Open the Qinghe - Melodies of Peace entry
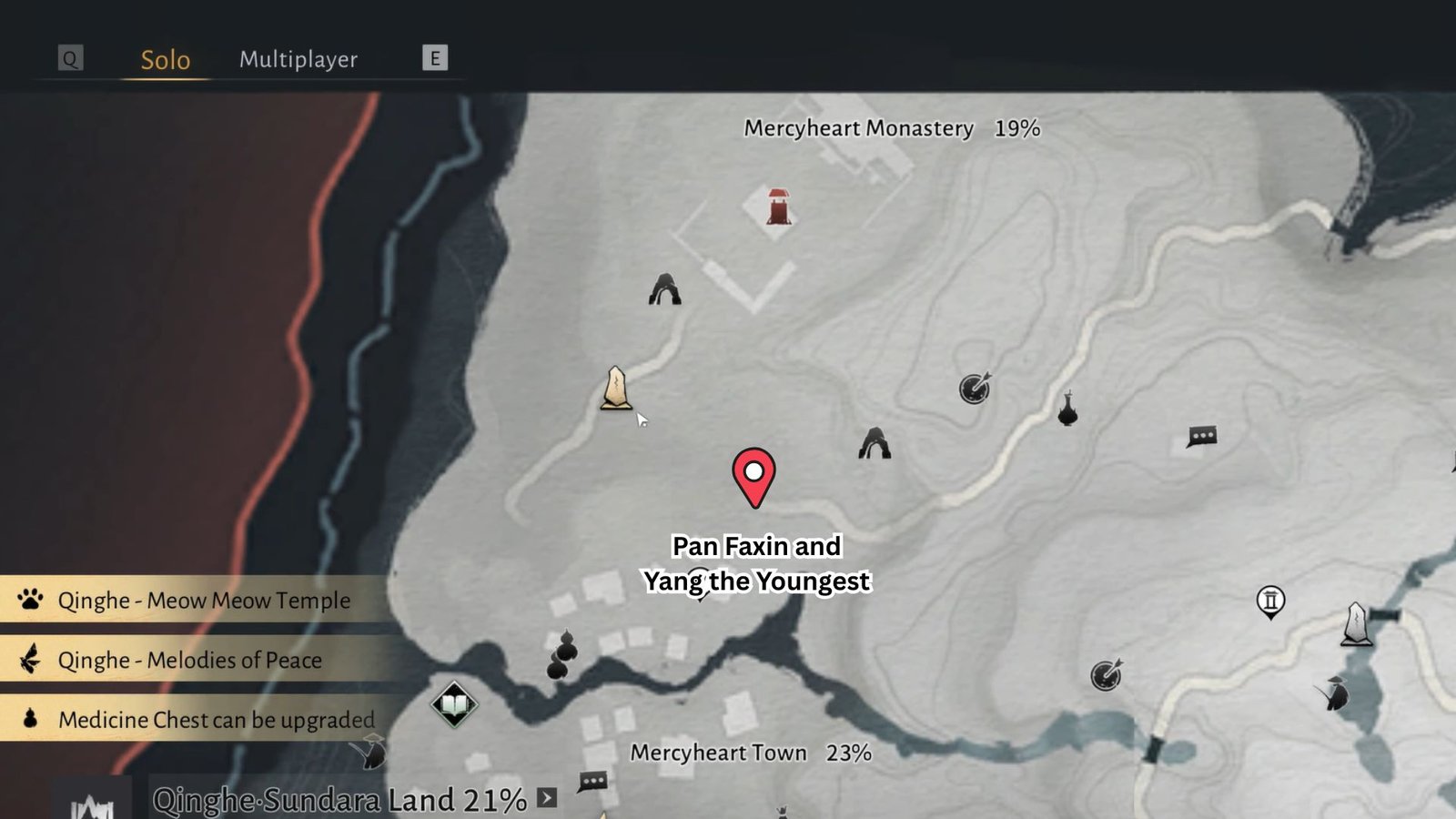The width and height of the screenshot is (1456, 819). (x=189, y=660)
